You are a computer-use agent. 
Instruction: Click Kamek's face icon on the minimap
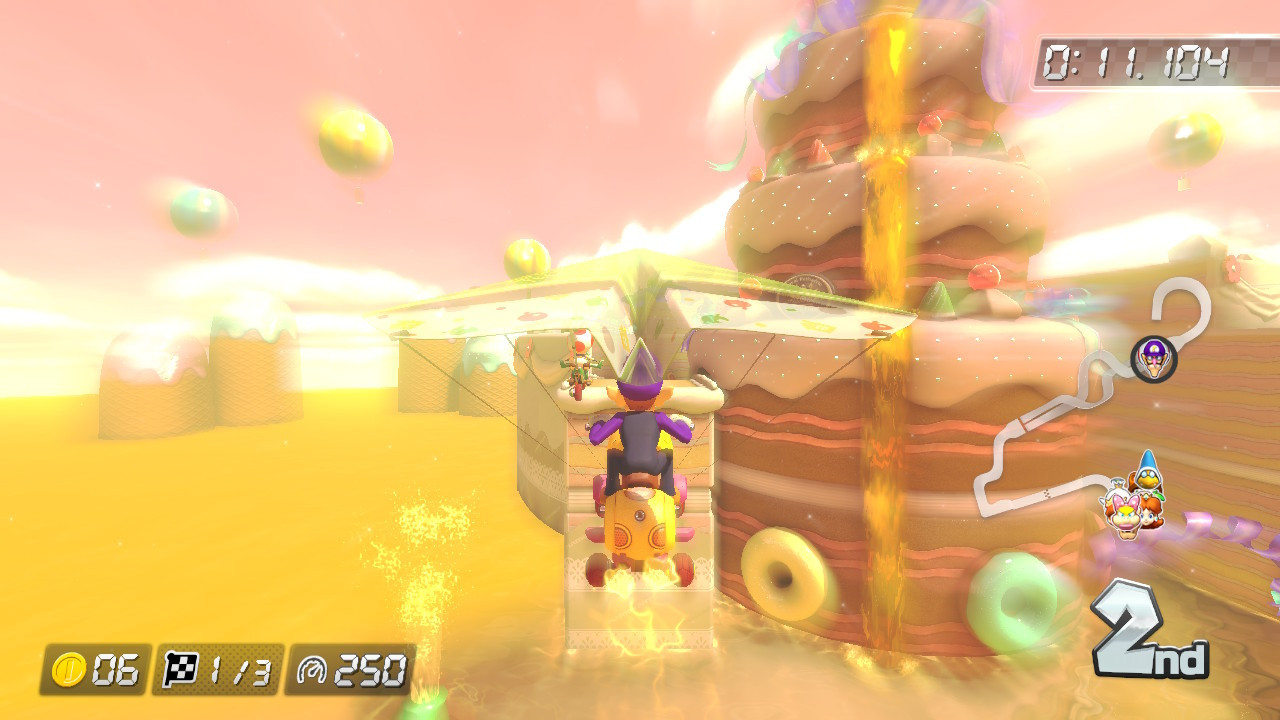[1148, 478]
